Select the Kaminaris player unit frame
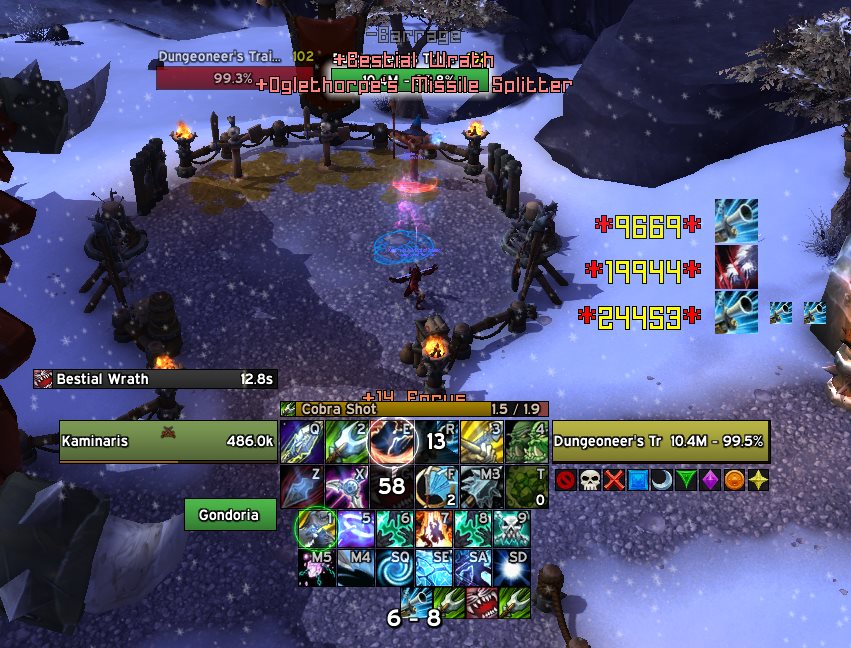851x648 pixels. 166,440
